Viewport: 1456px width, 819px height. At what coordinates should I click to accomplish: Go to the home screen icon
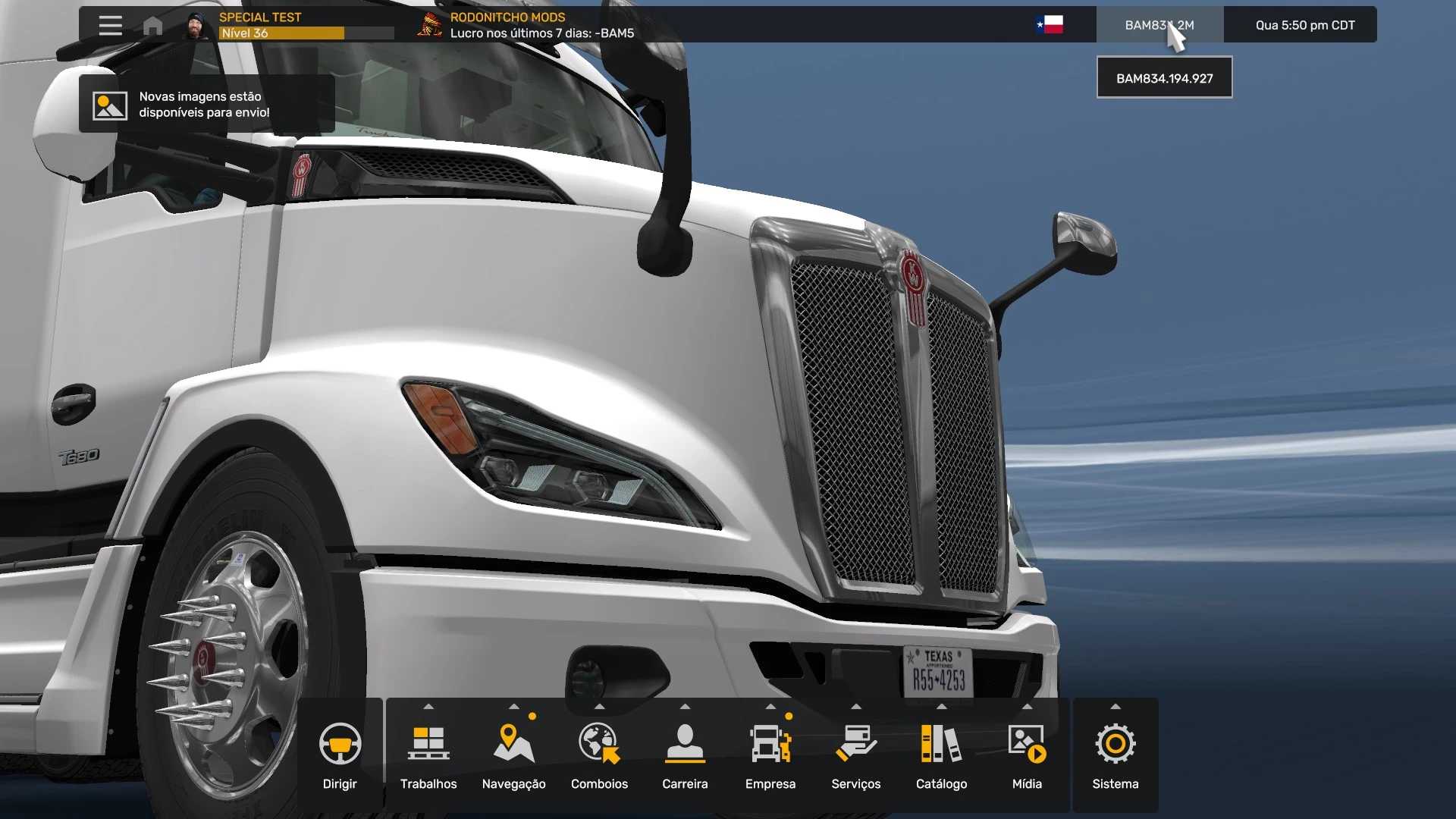(x=152, y=26)
